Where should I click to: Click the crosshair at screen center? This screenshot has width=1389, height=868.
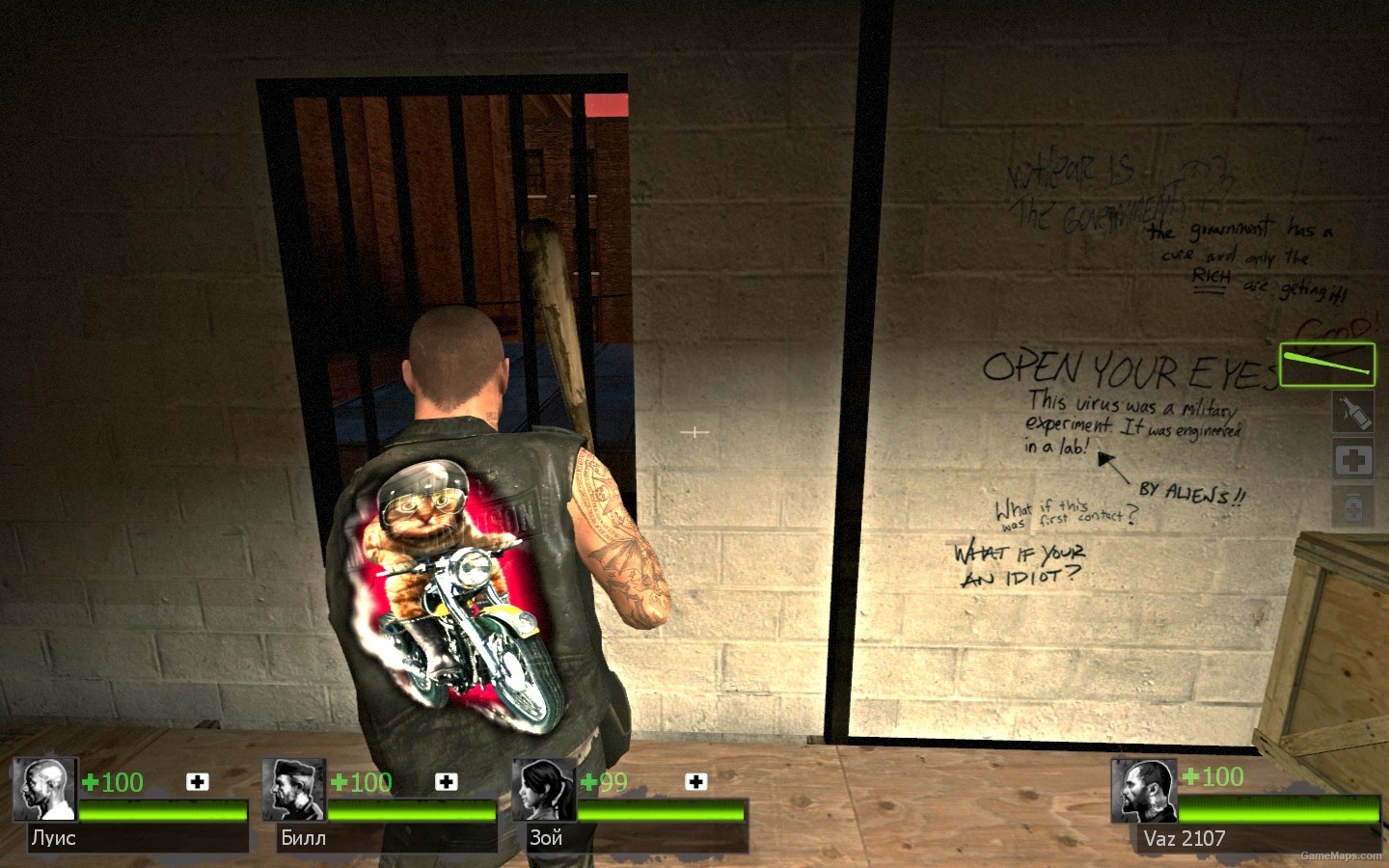[694, 433]
